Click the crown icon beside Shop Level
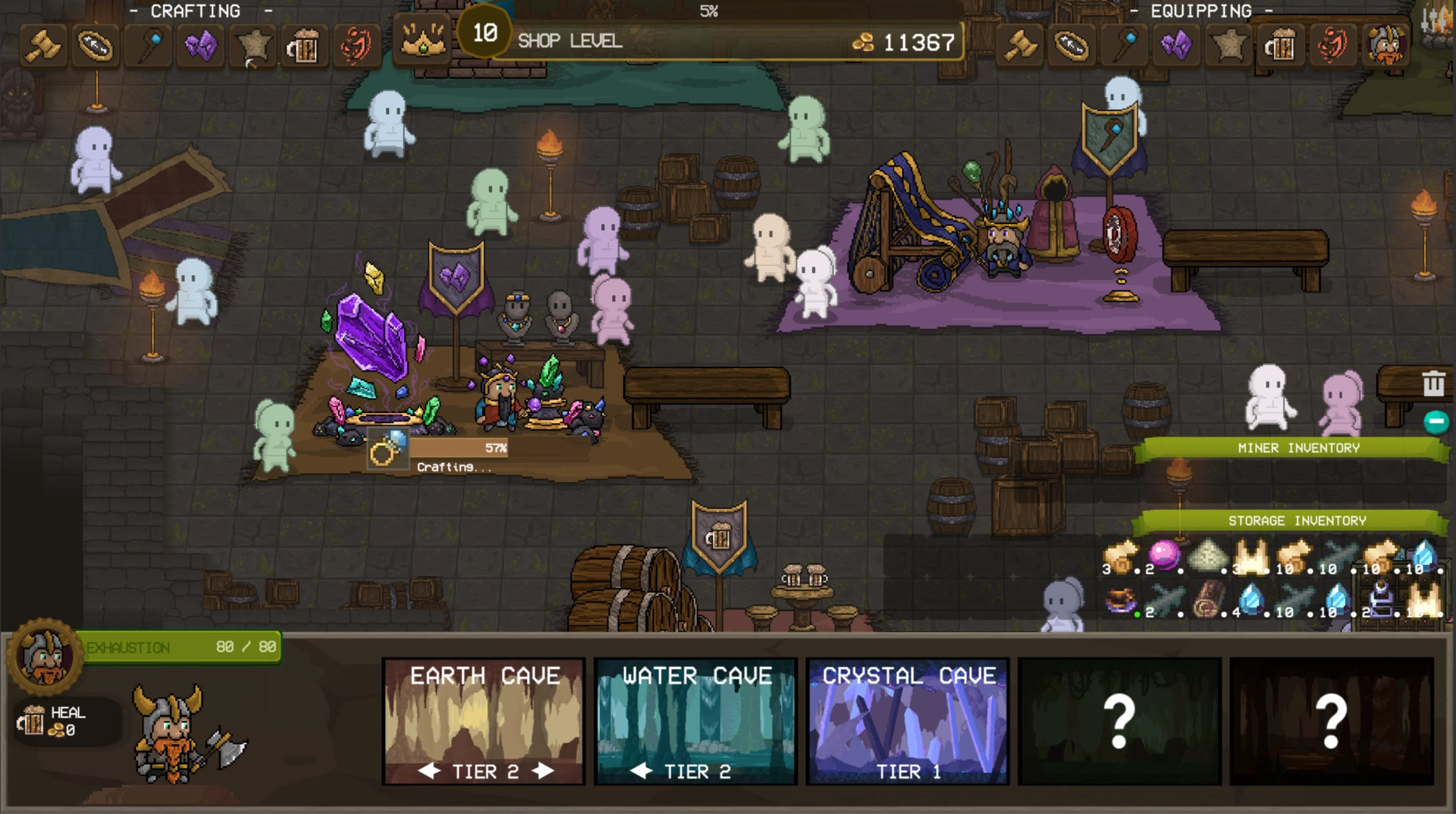 coord(423,38)
